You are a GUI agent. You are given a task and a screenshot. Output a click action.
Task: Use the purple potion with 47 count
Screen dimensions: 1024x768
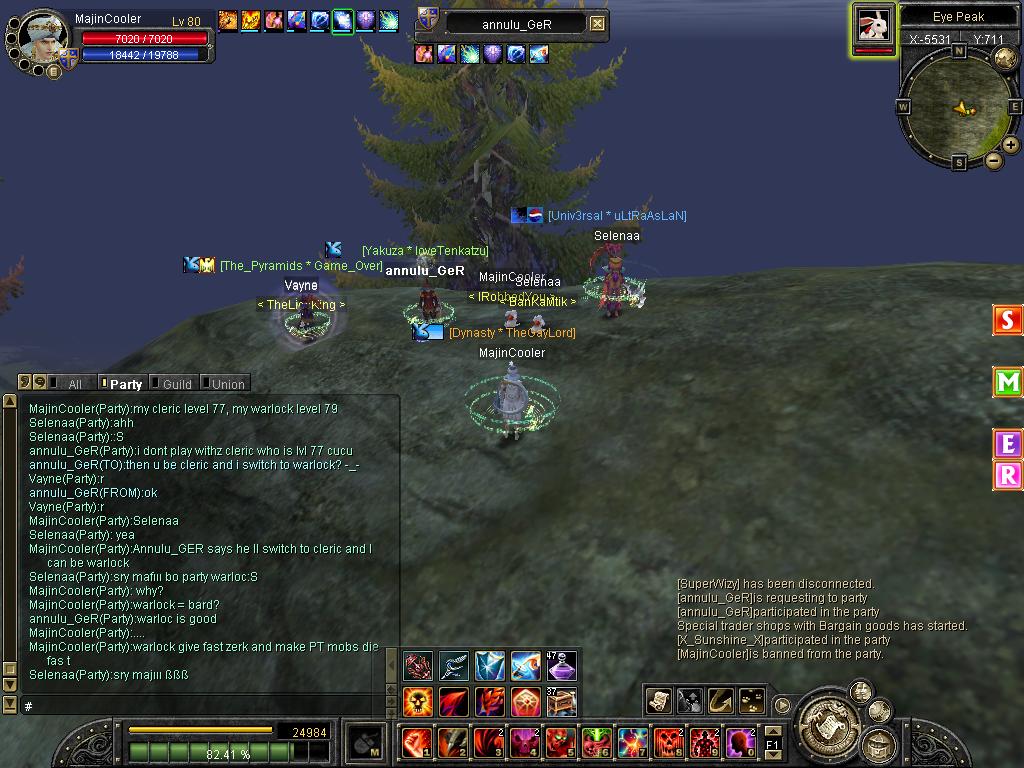click(x=561, y=665)
